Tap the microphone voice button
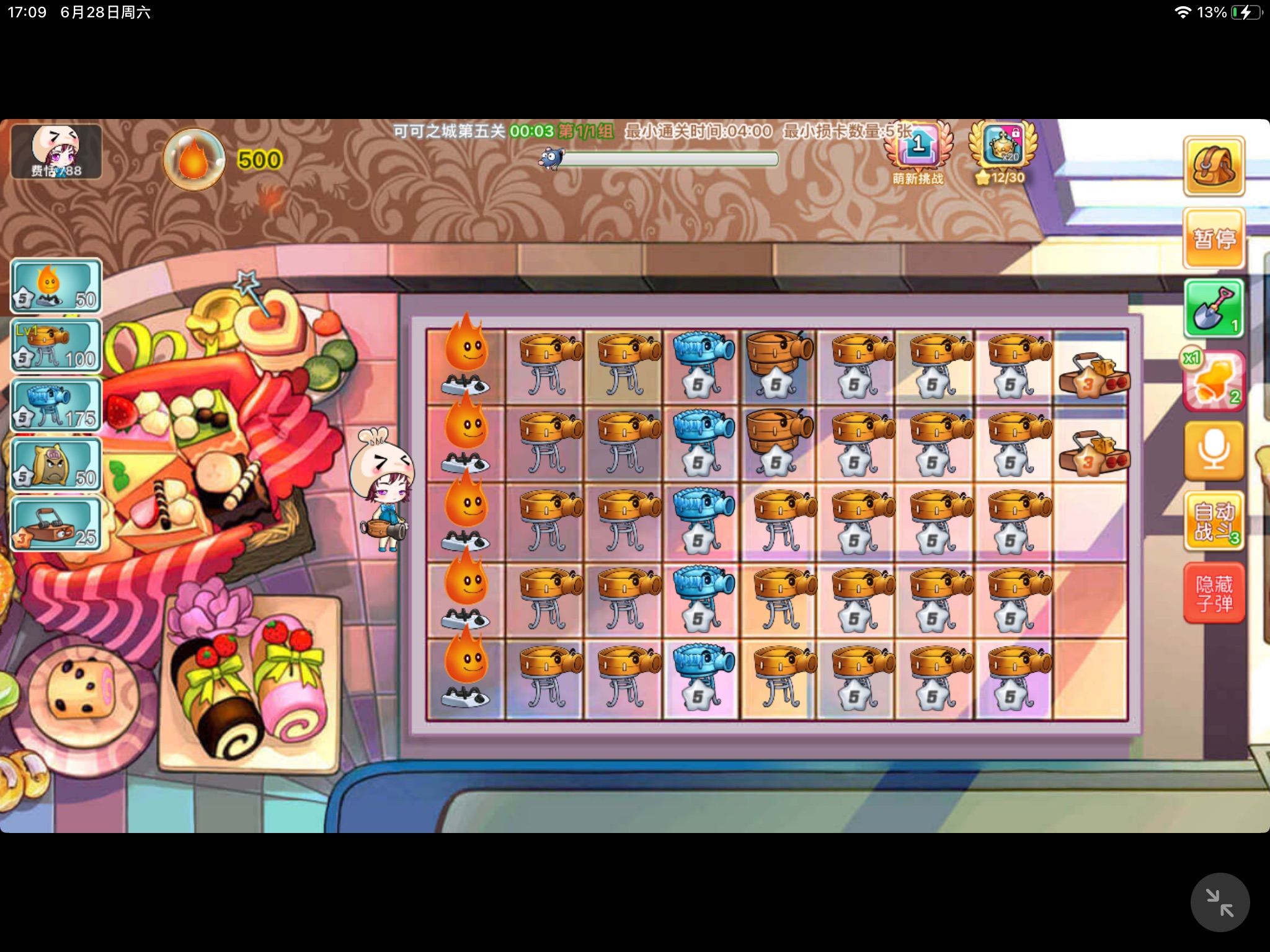Screen dimensions: 1270x952 click(x=1214, y=451)
